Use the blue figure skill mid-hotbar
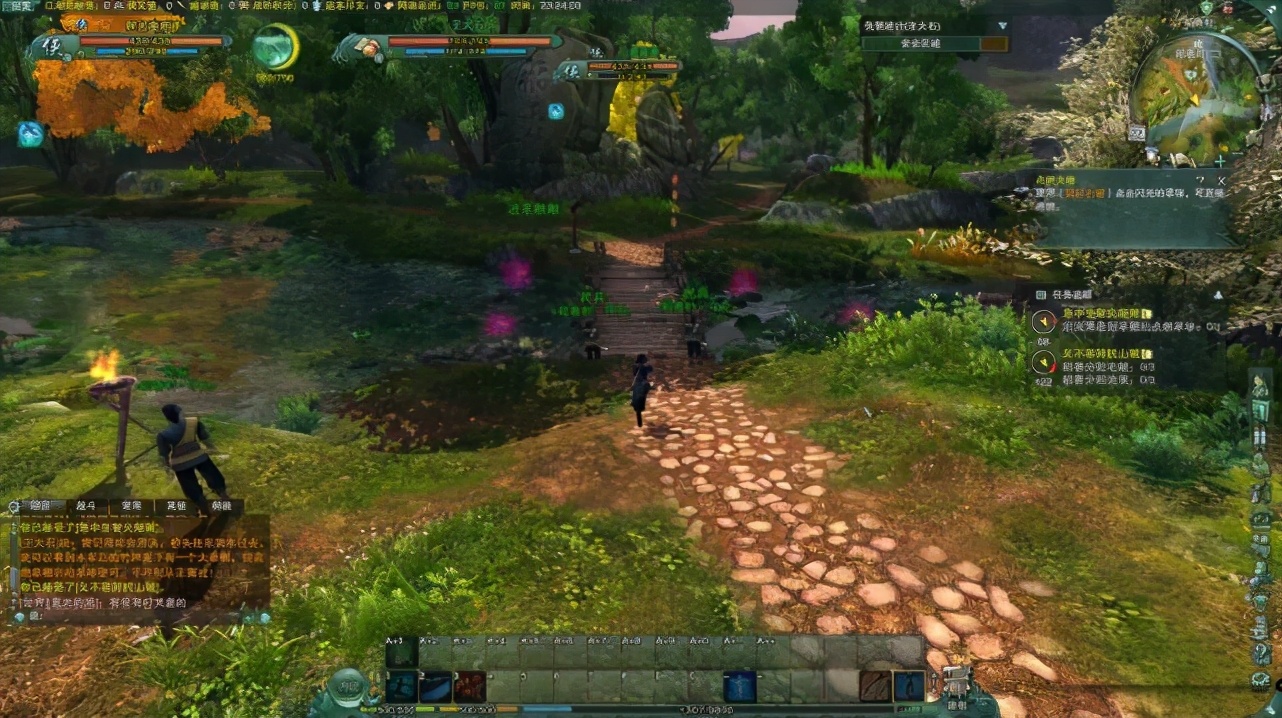 point(740,686)
